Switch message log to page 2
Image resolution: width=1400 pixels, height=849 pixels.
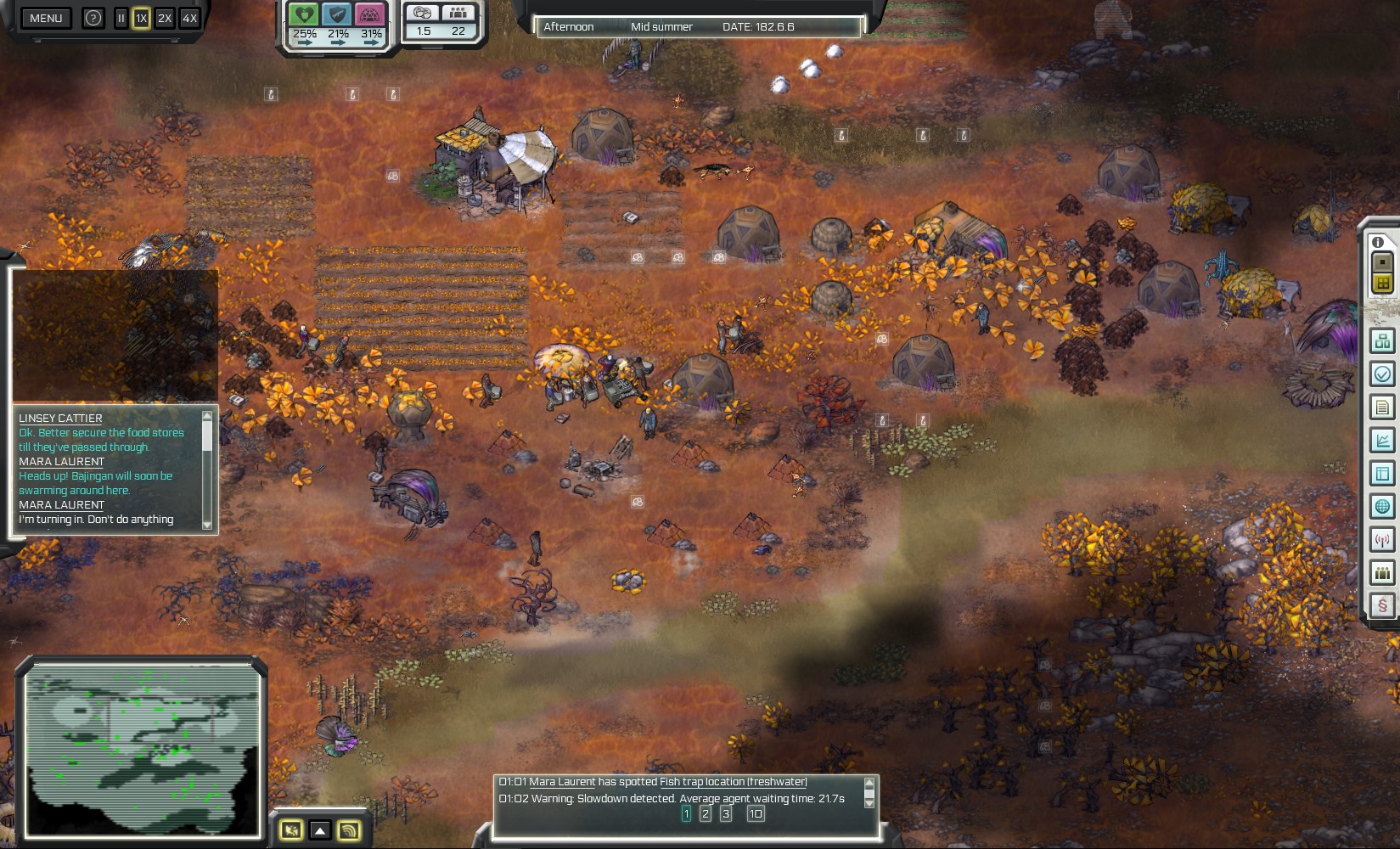(706, 813)
